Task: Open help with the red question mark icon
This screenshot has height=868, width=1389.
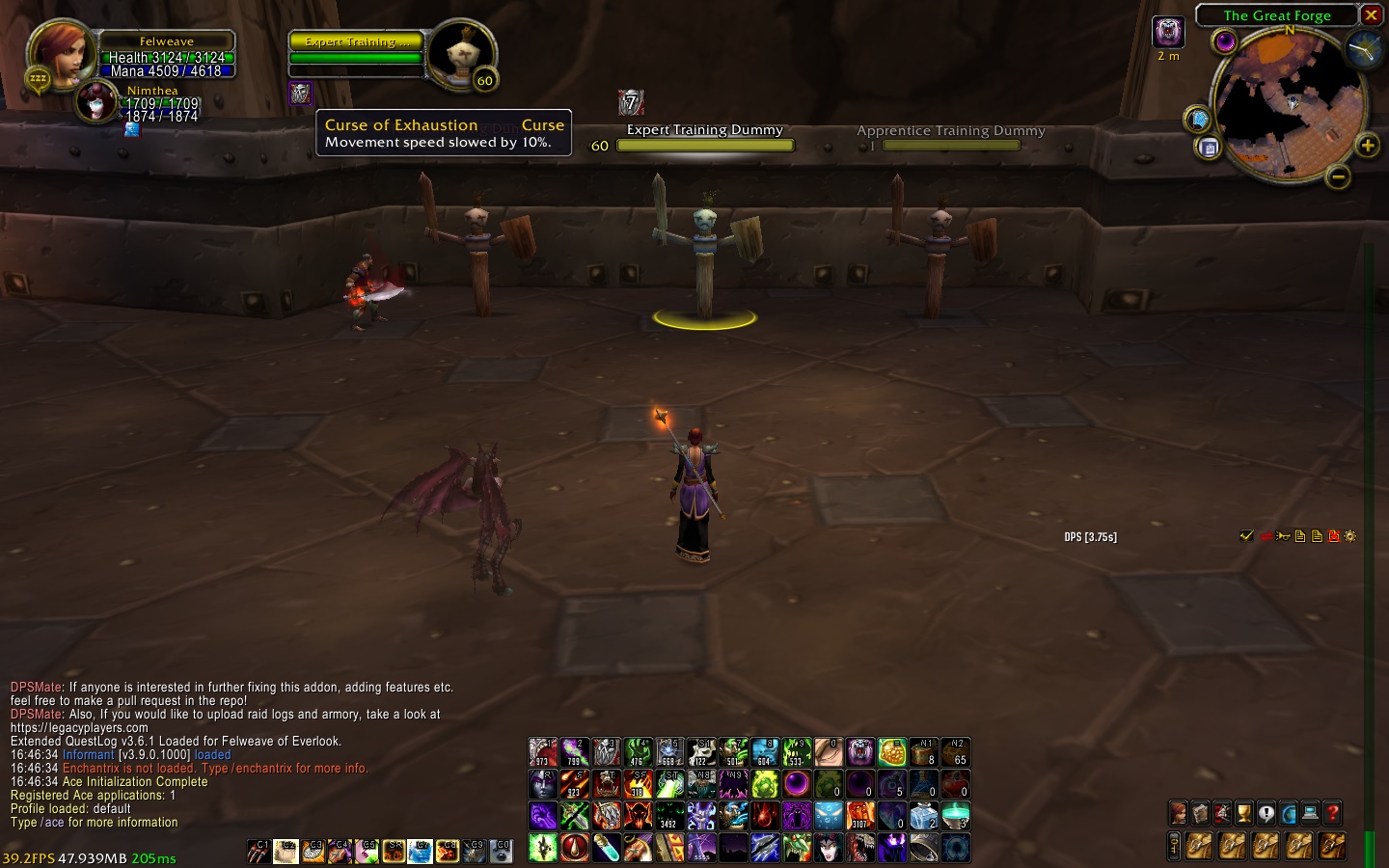Action: point(1331,813)
